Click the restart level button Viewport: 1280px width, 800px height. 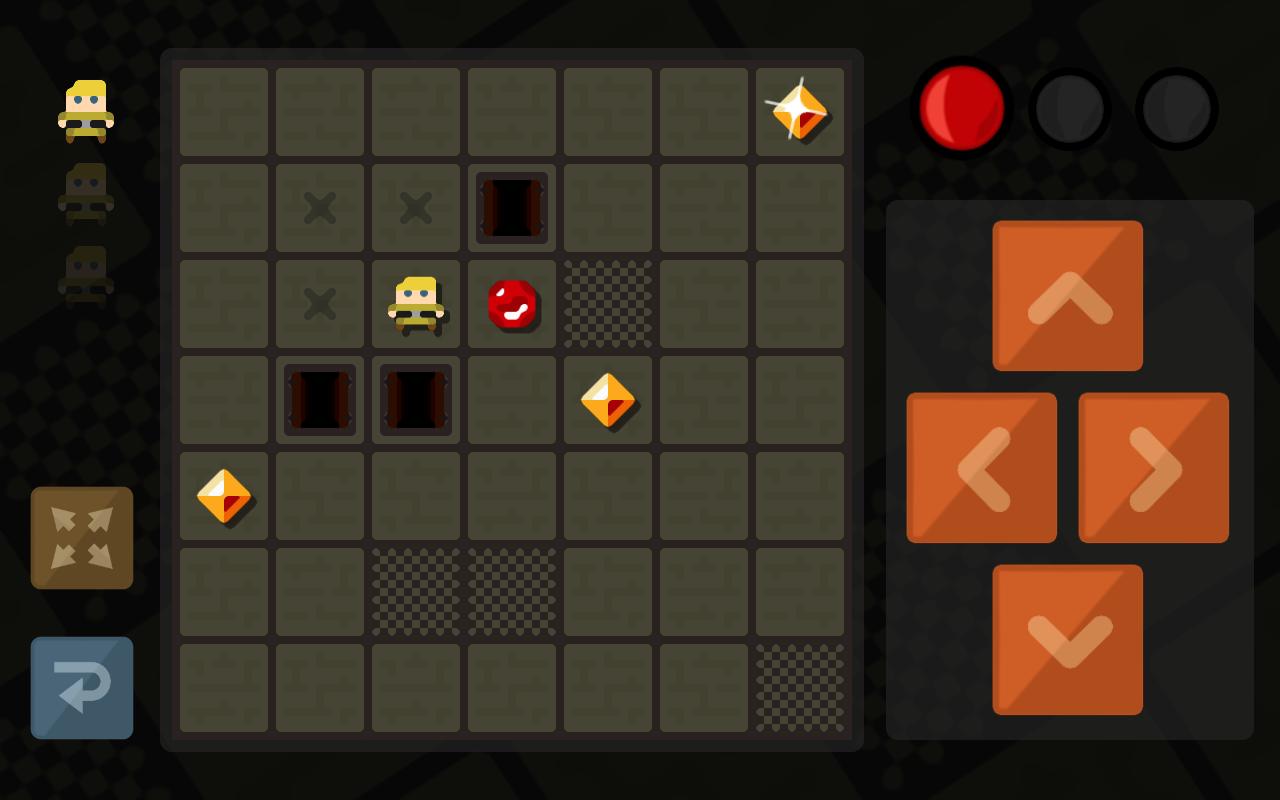click(x=81, y=688)
